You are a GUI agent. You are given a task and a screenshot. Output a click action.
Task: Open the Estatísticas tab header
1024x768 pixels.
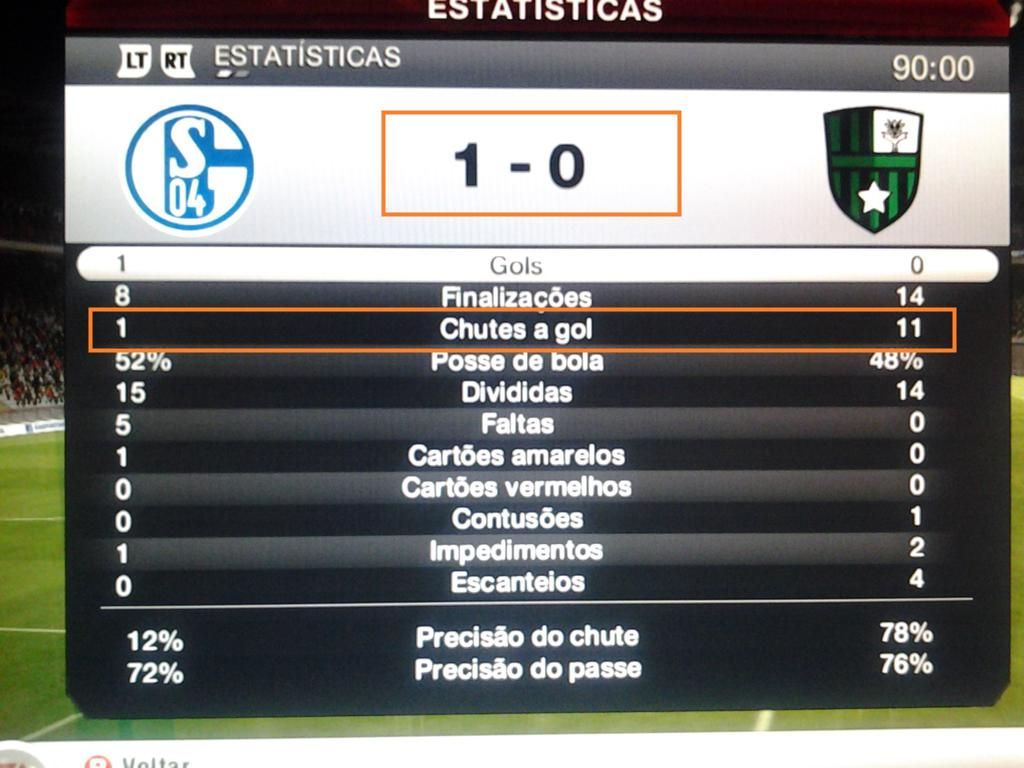tap(307, 58)
